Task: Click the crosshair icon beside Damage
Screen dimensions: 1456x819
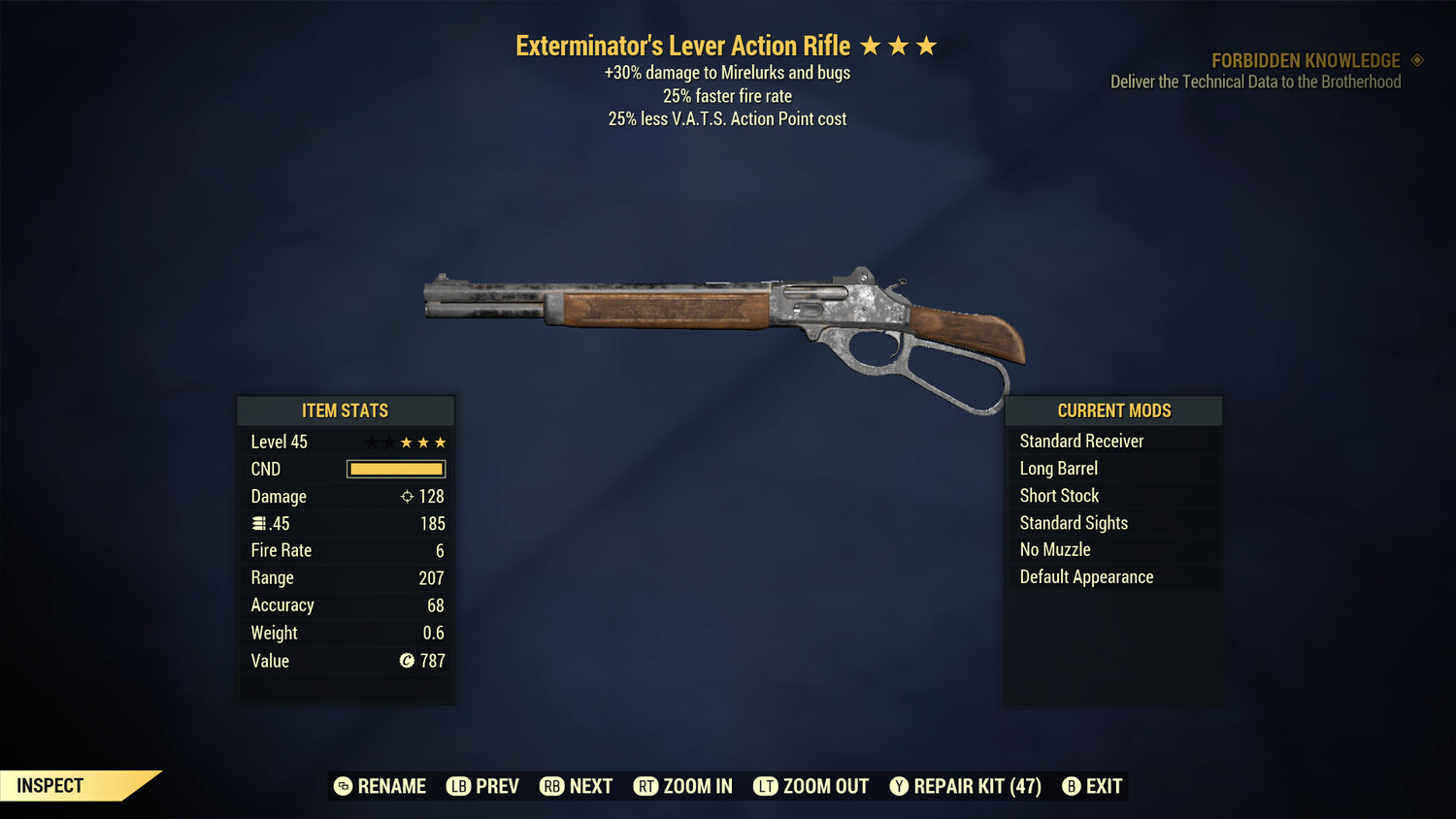Action: [407, 496]
